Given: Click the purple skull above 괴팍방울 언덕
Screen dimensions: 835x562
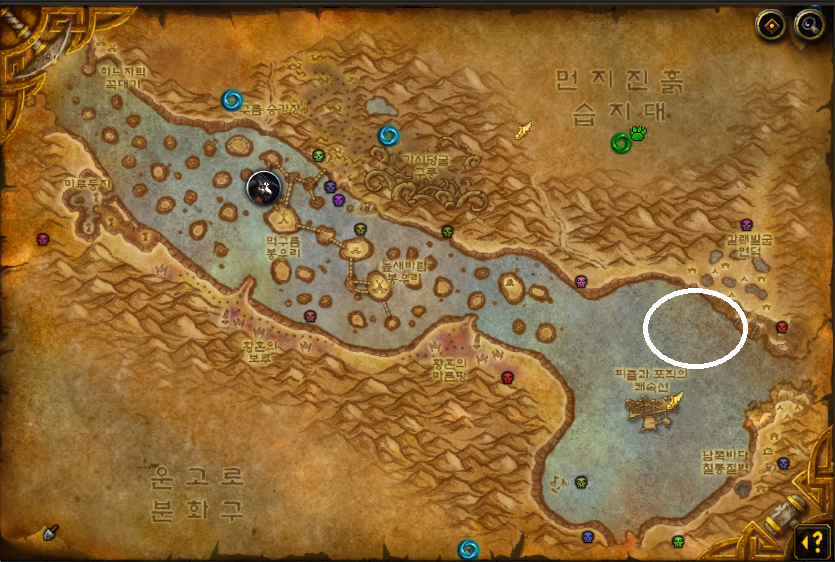Looking at the screenshot, I should click(745, 224).
